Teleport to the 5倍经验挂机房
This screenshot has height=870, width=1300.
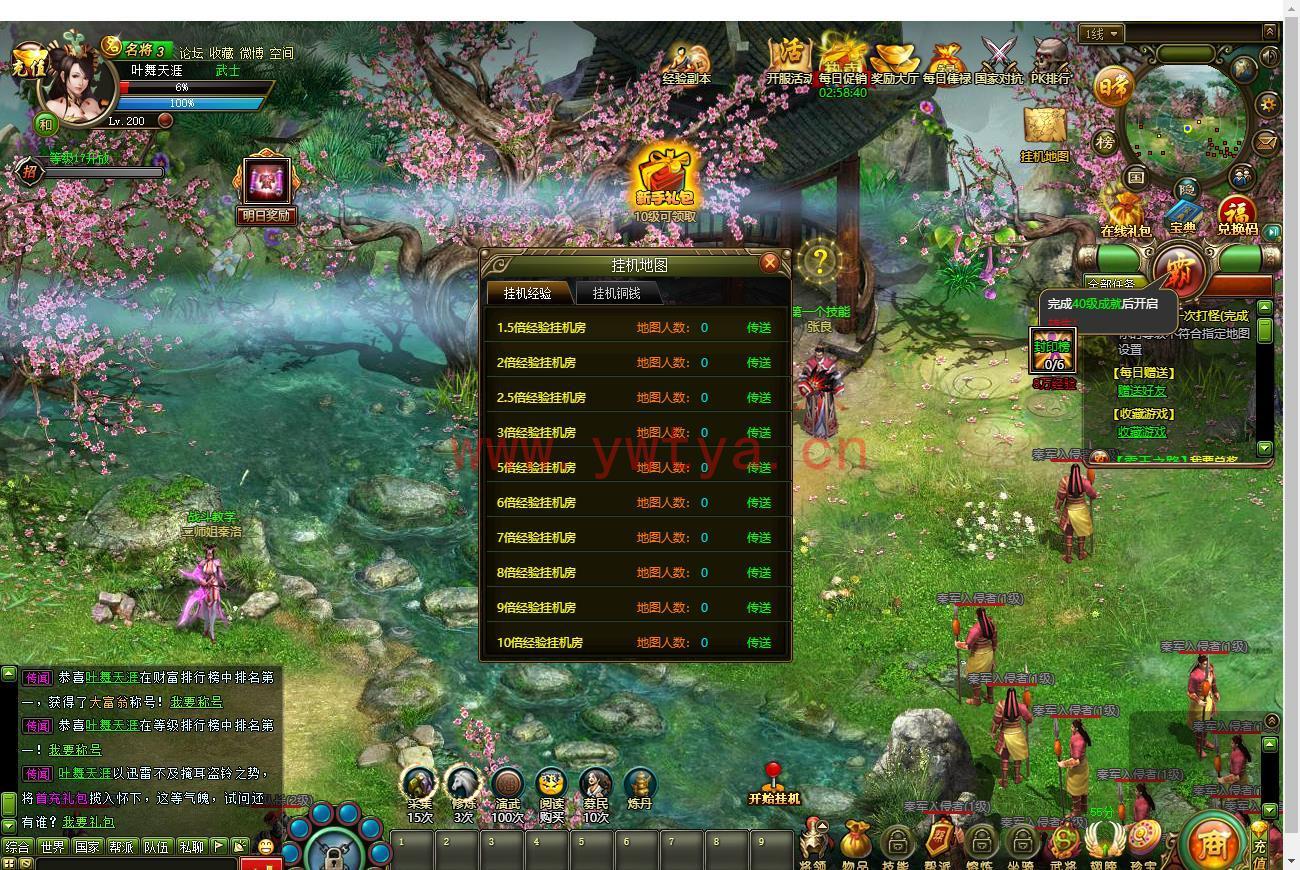(759, 468)
